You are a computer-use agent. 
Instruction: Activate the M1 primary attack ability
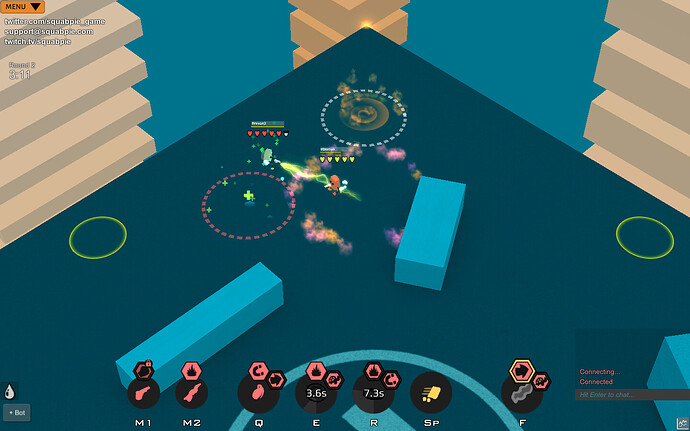click(144, 392)
